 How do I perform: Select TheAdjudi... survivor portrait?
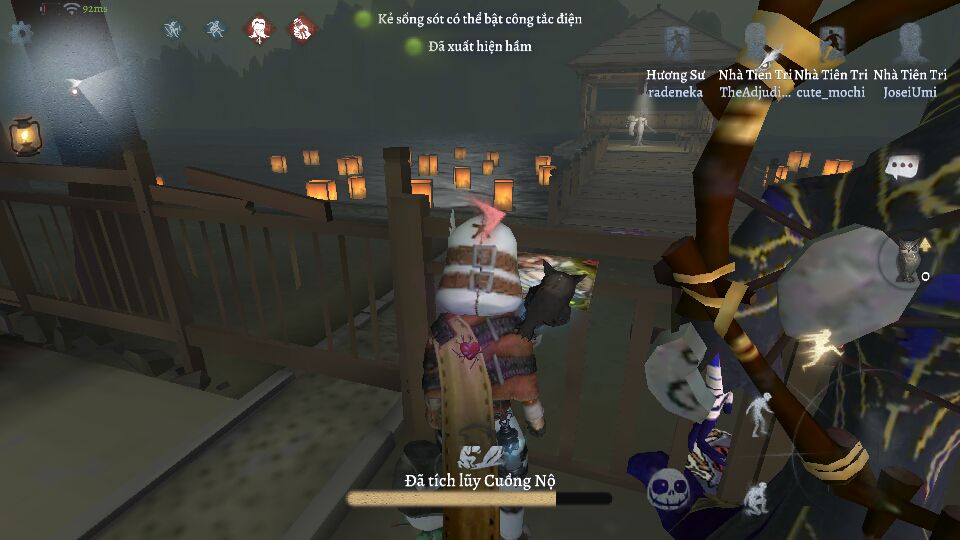757,44
